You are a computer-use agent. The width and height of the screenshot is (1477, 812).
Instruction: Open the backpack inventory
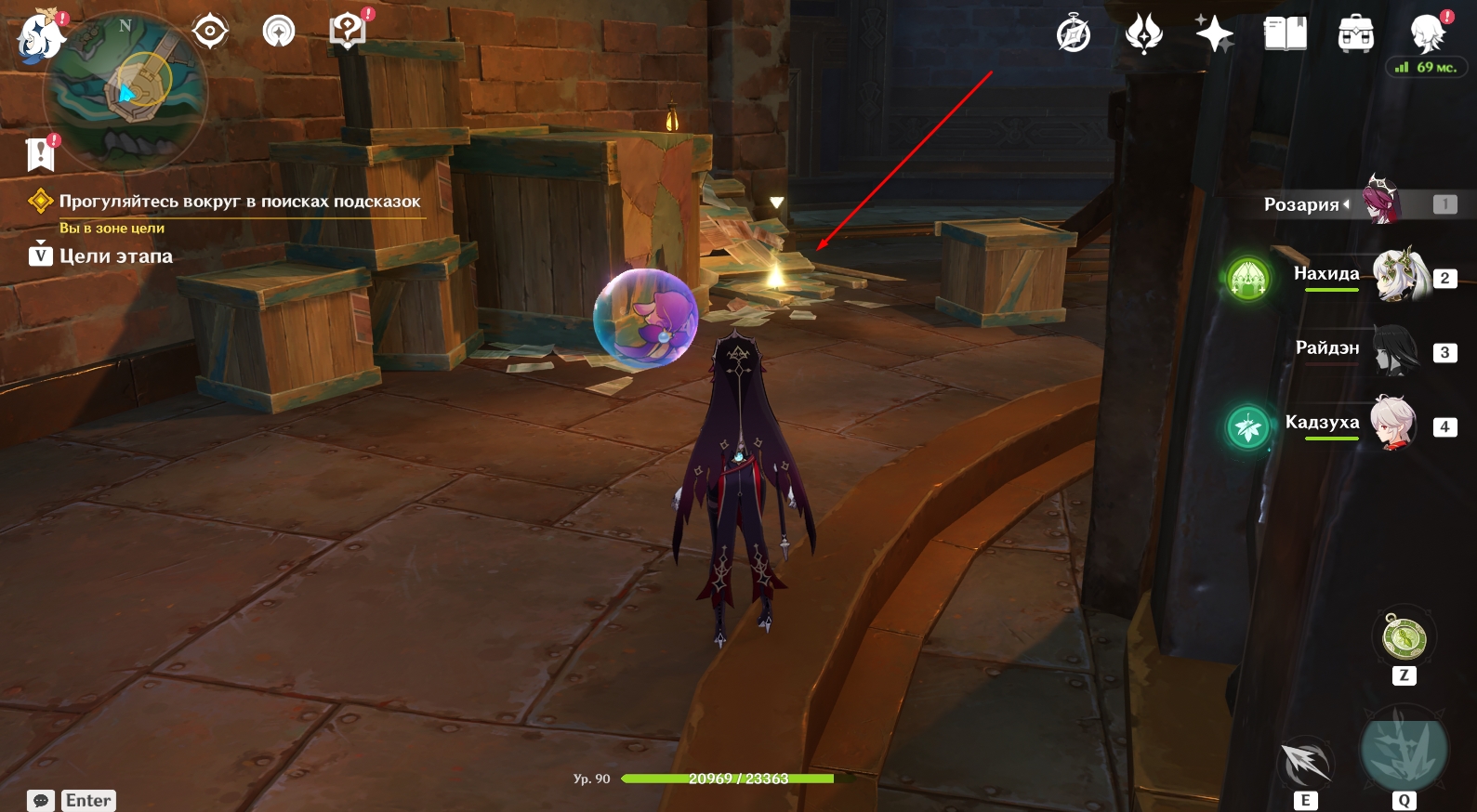tap(1355, 35)
